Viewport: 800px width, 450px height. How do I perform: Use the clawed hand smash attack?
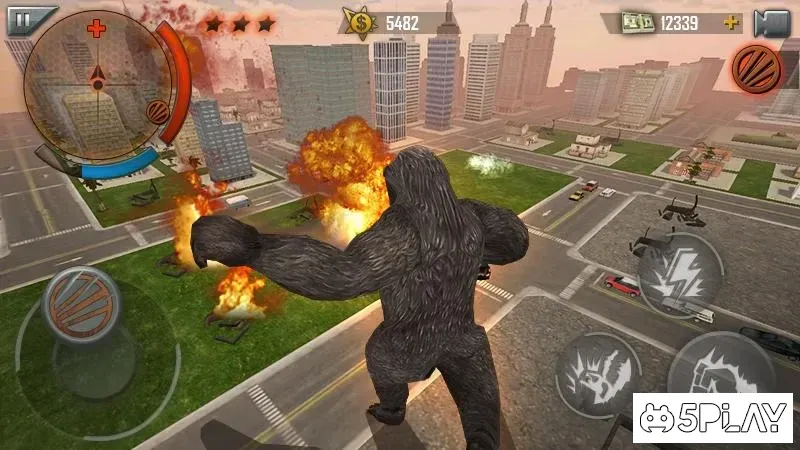(x=599, y=374)
